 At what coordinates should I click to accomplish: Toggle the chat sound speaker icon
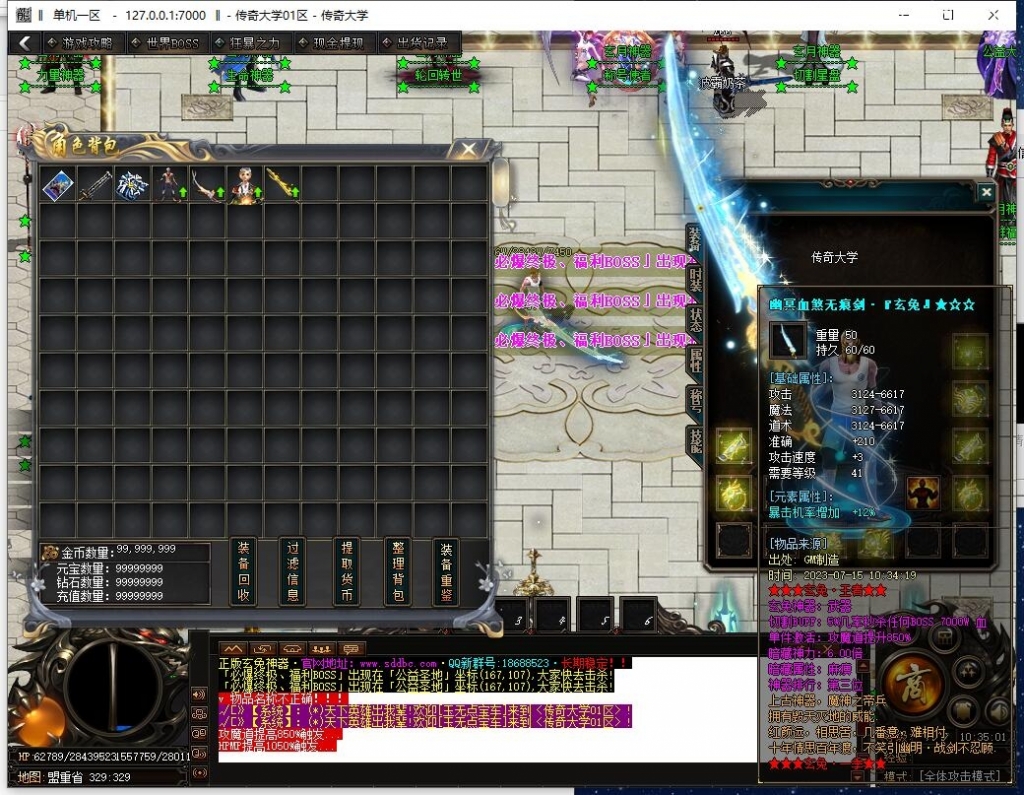[198, 694]
